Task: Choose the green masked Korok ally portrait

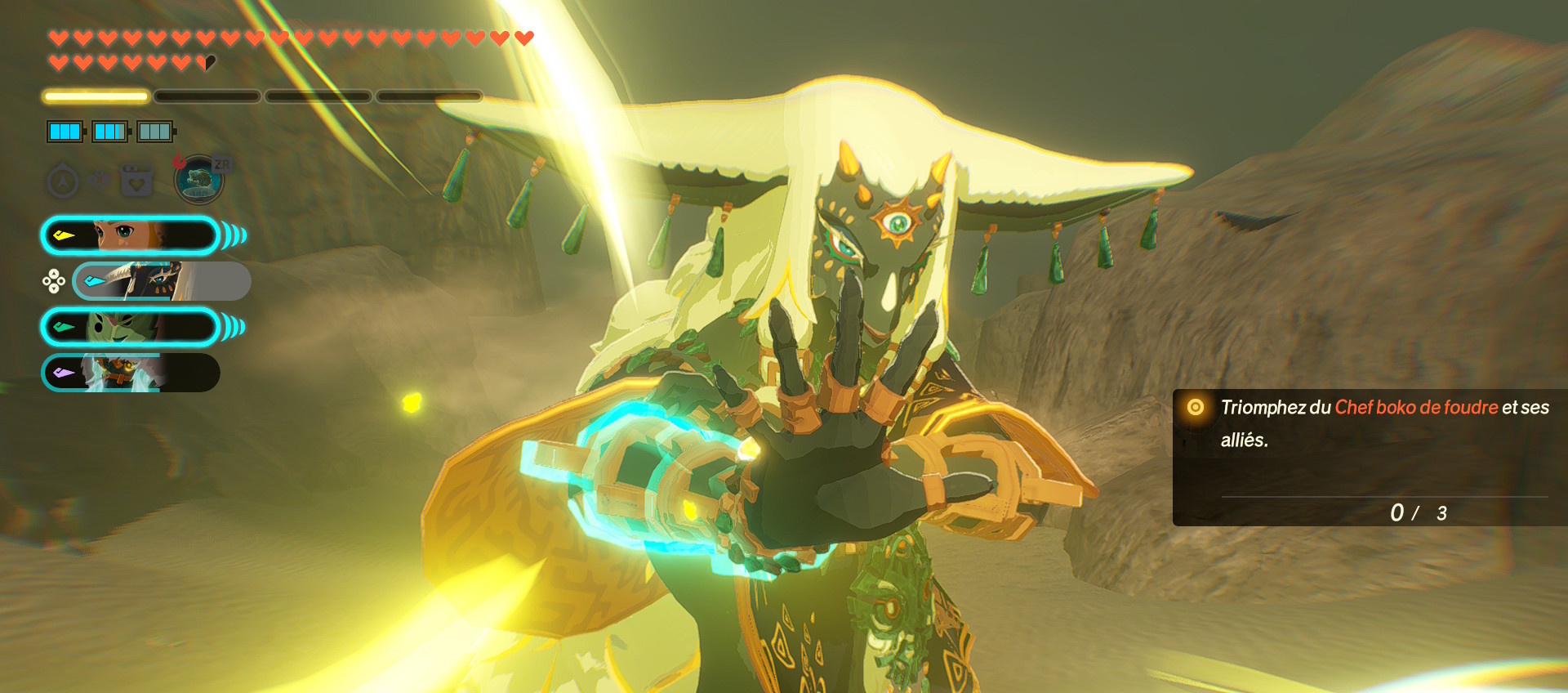Action: pyautogui.click(x=131, y=327)
